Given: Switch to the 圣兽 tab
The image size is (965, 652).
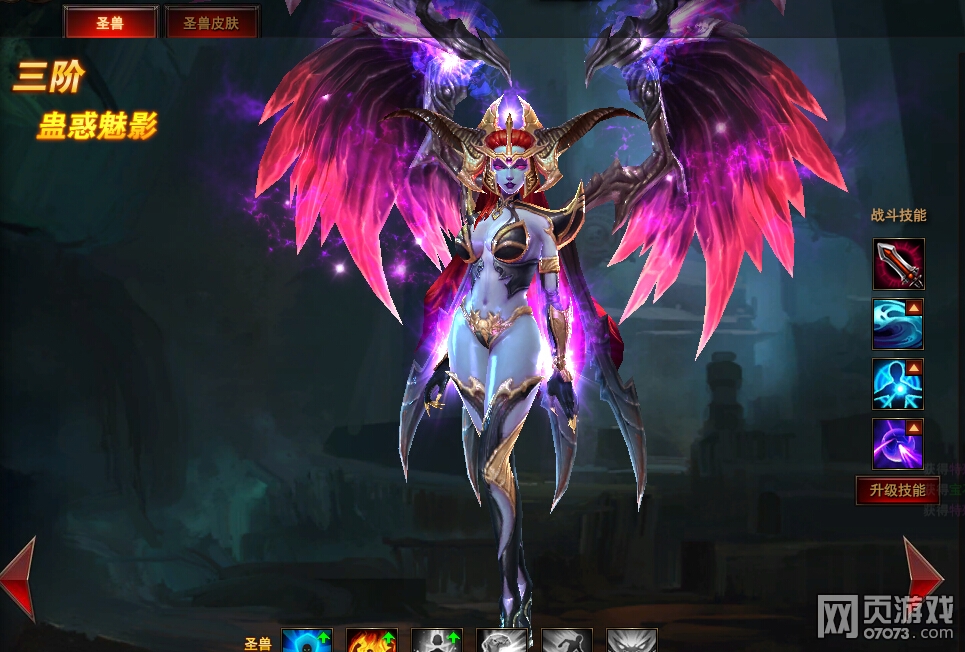Looking at the screenshot, I should (x=110, y=22).
